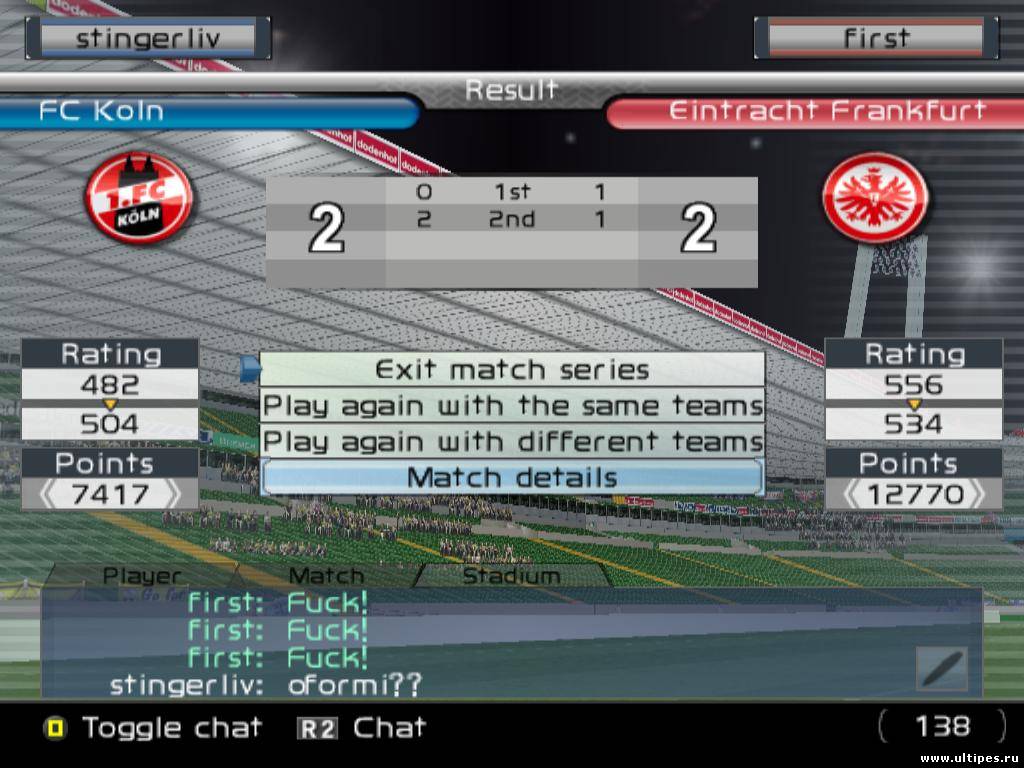Select the first player name plate

click(x=876, y=39)
